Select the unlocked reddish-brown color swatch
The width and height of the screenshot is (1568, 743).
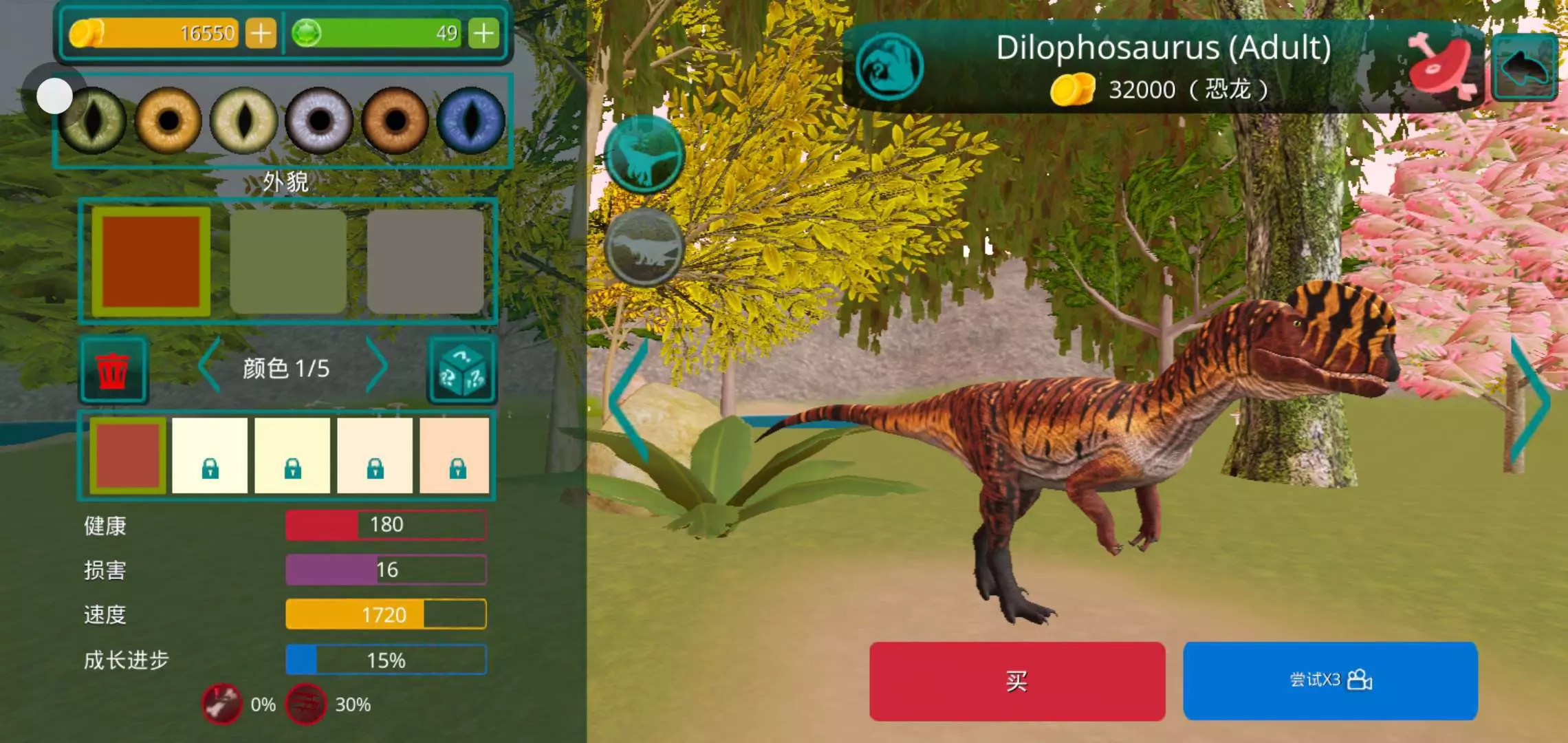(x=128, y=455)
